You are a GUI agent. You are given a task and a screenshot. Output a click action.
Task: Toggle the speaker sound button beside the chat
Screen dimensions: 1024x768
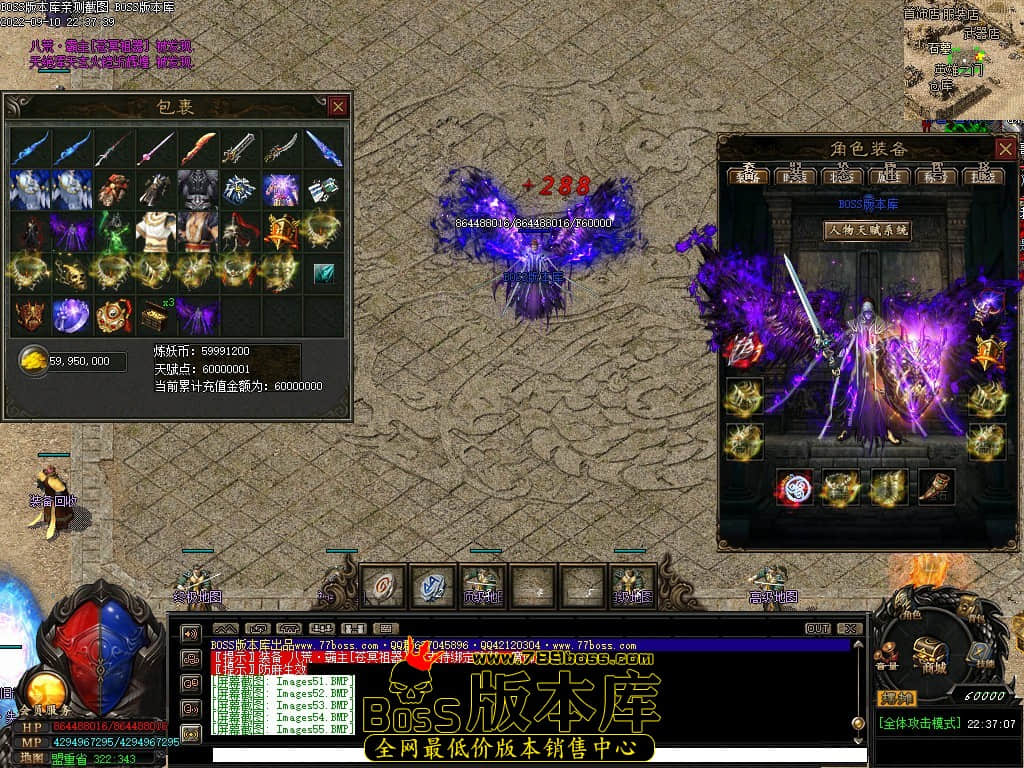(x=190, y=633)
